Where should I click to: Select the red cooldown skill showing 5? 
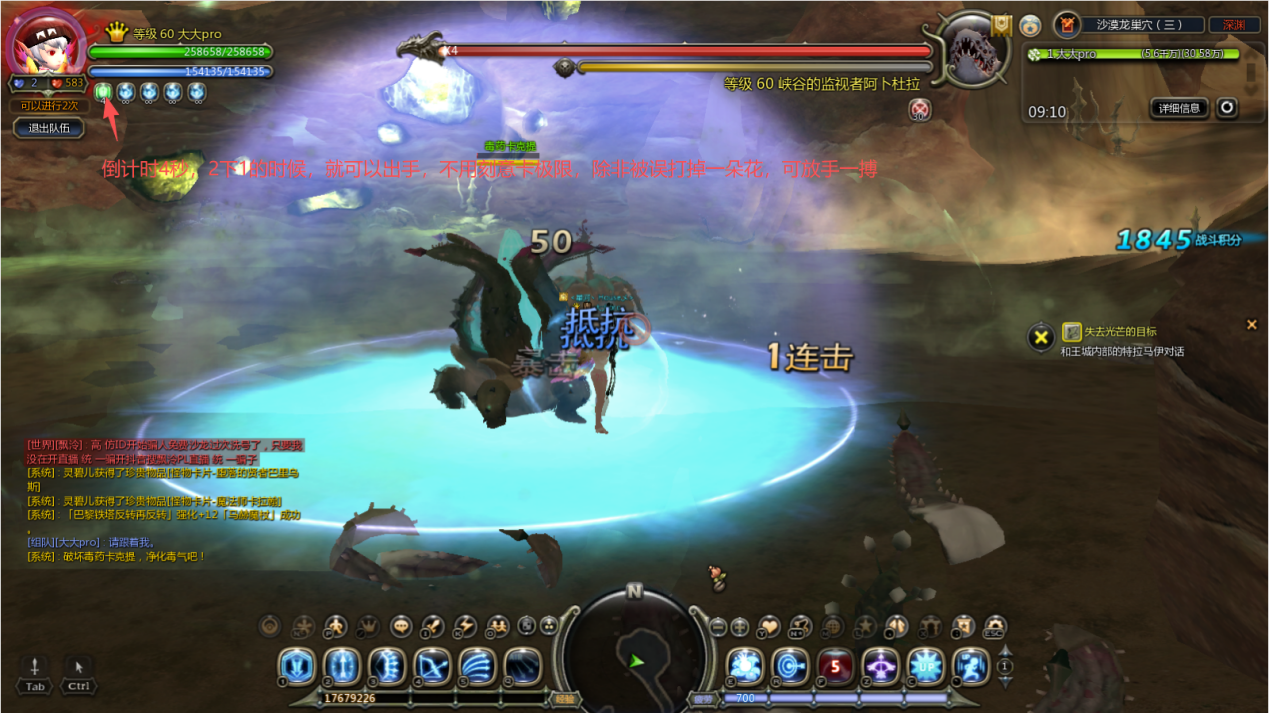pyautogui.click(x=835, y=666)
